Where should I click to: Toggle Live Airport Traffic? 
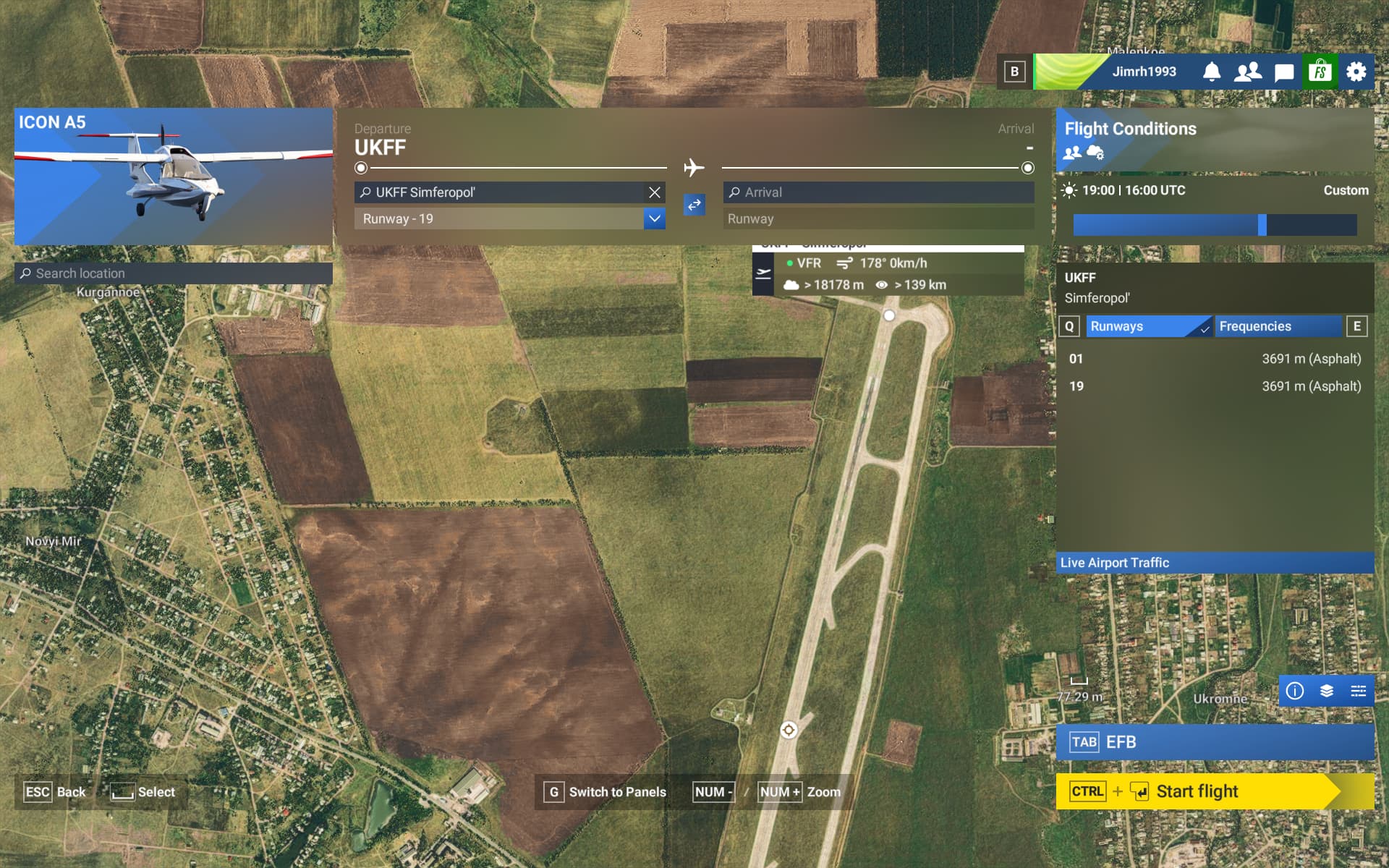tap(1215, 563)
